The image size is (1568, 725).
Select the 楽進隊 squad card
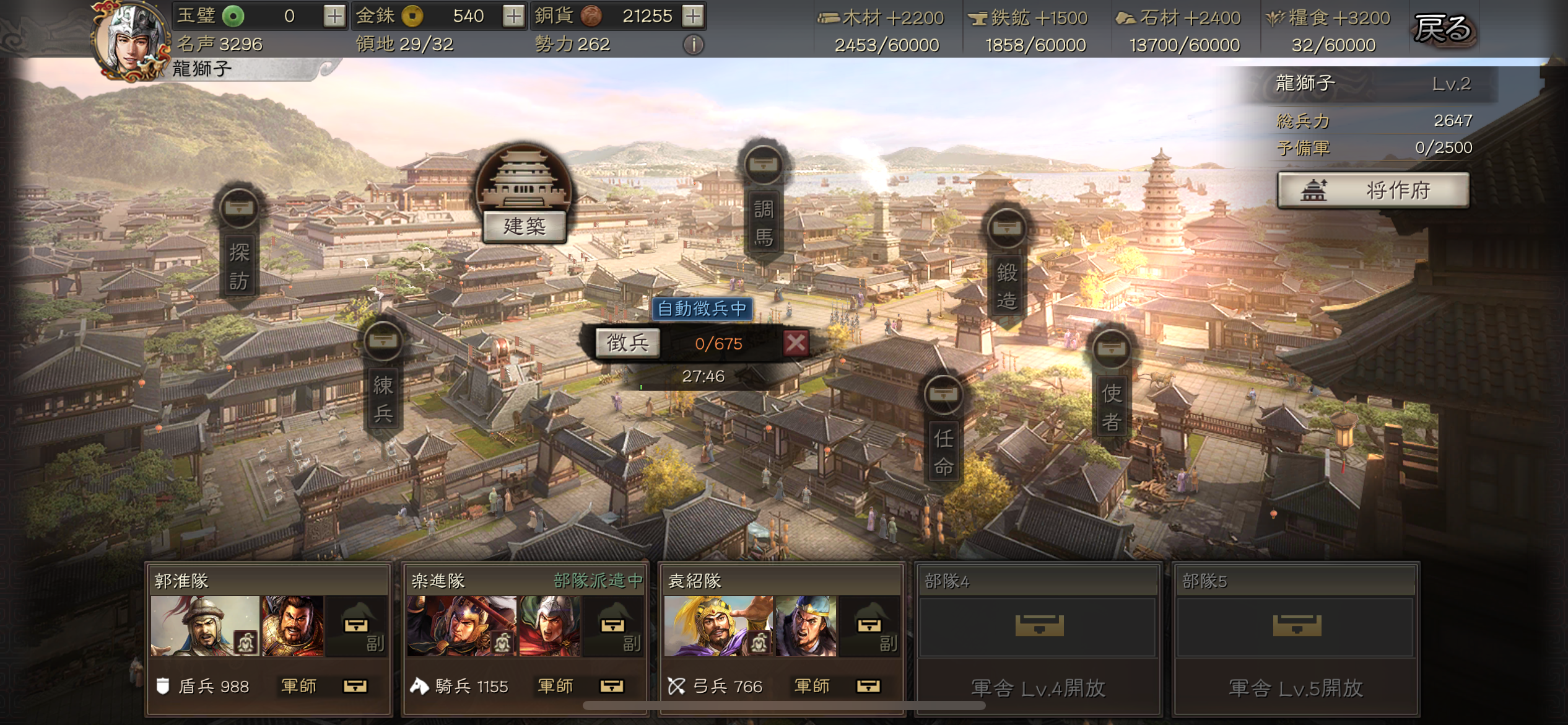(x=525, y=637)
